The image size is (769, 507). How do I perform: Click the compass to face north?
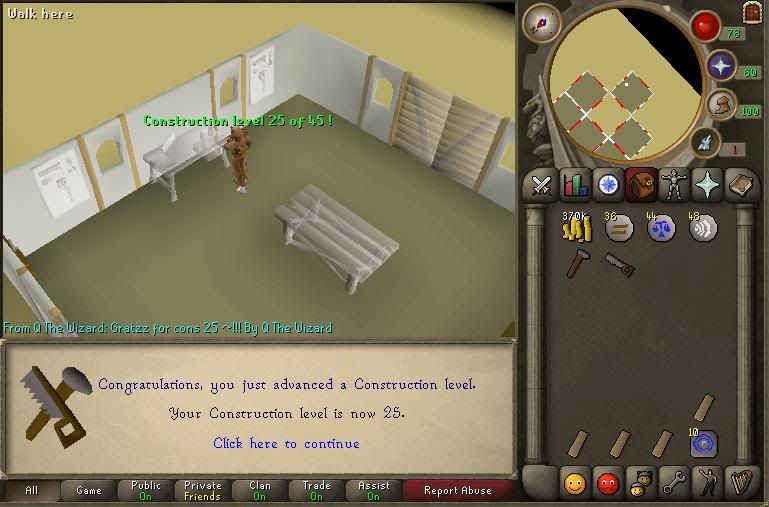tap(540, 23)
